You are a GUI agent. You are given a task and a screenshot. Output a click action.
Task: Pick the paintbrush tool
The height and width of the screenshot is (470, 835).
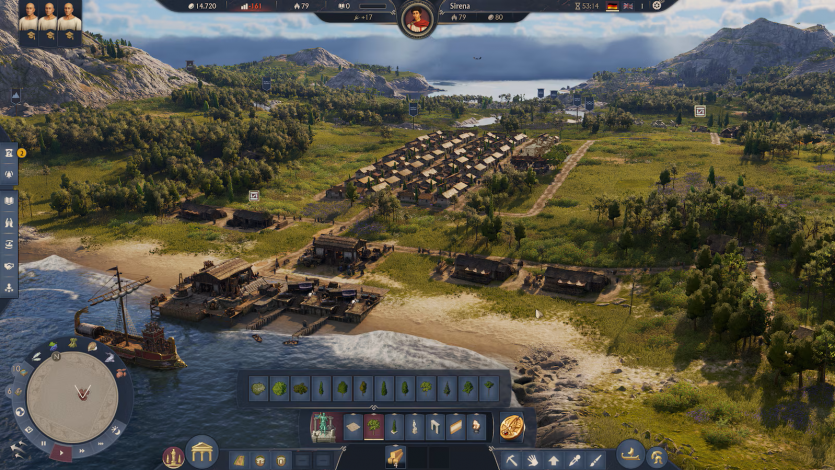tap(595, 460)
